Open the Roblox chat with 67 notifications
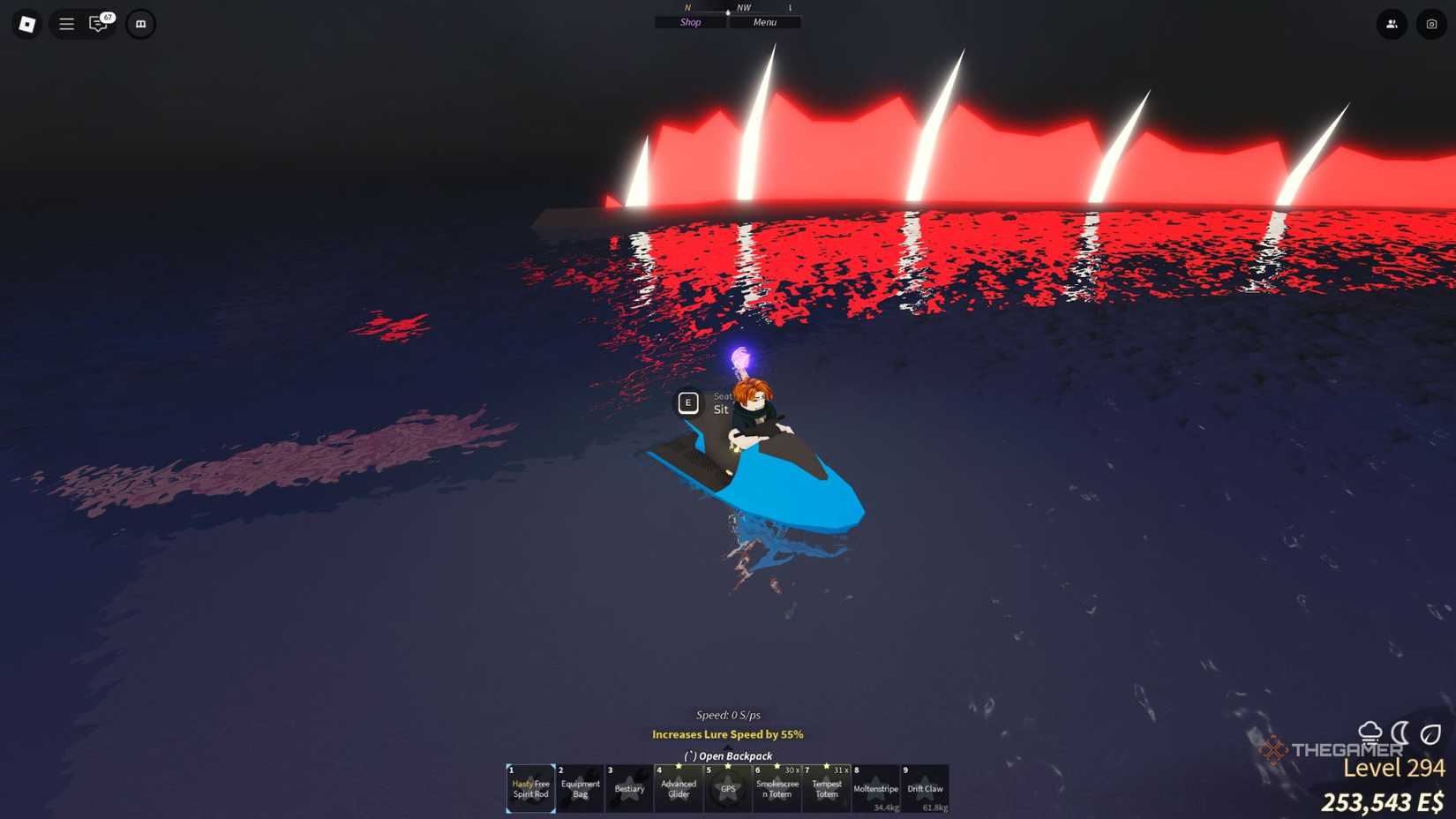1456x819 pixels. [98, 24]
